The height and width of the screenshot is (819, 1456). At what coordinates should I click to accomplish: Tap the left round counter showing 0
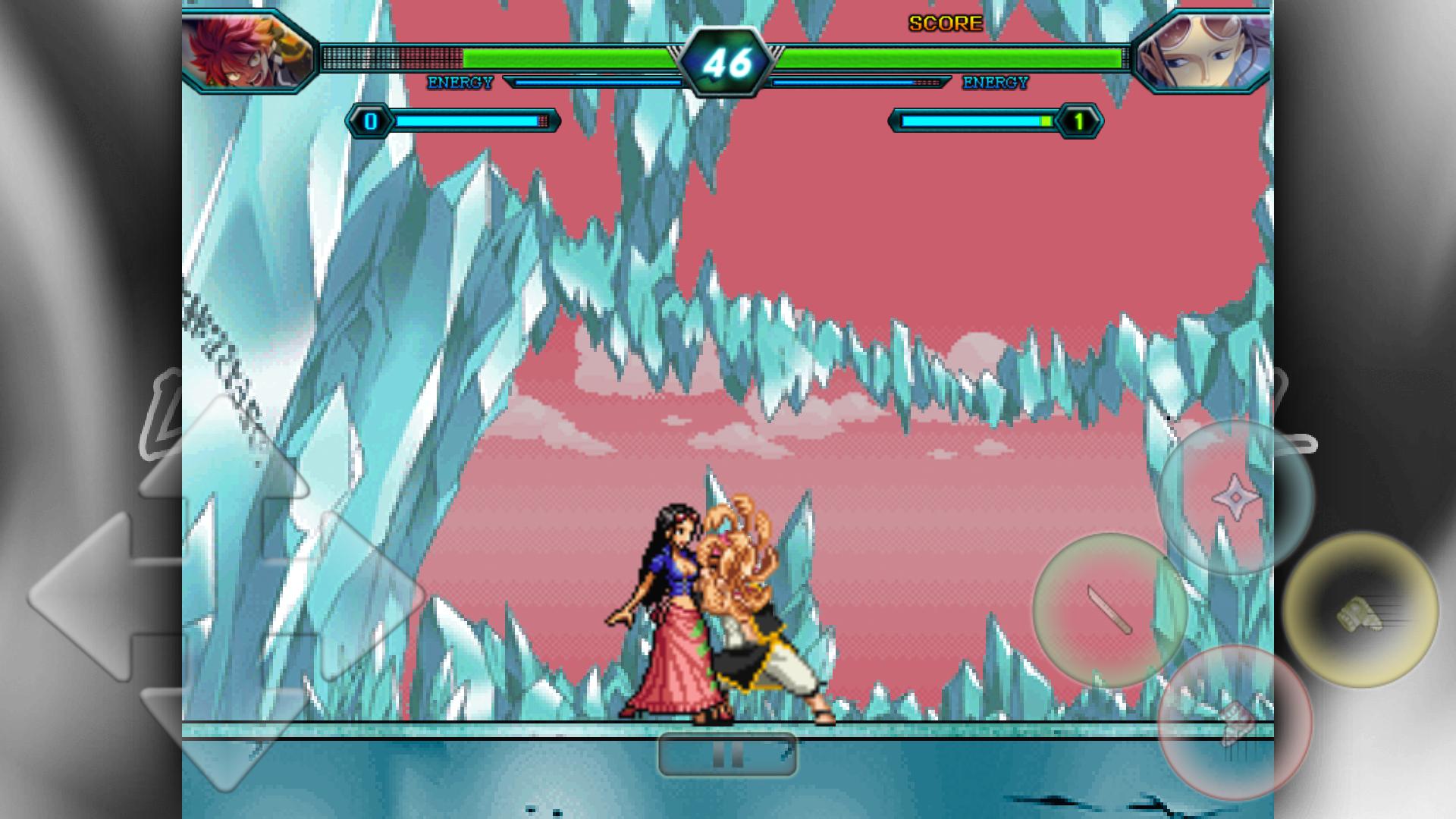click(x=369, y=120)
